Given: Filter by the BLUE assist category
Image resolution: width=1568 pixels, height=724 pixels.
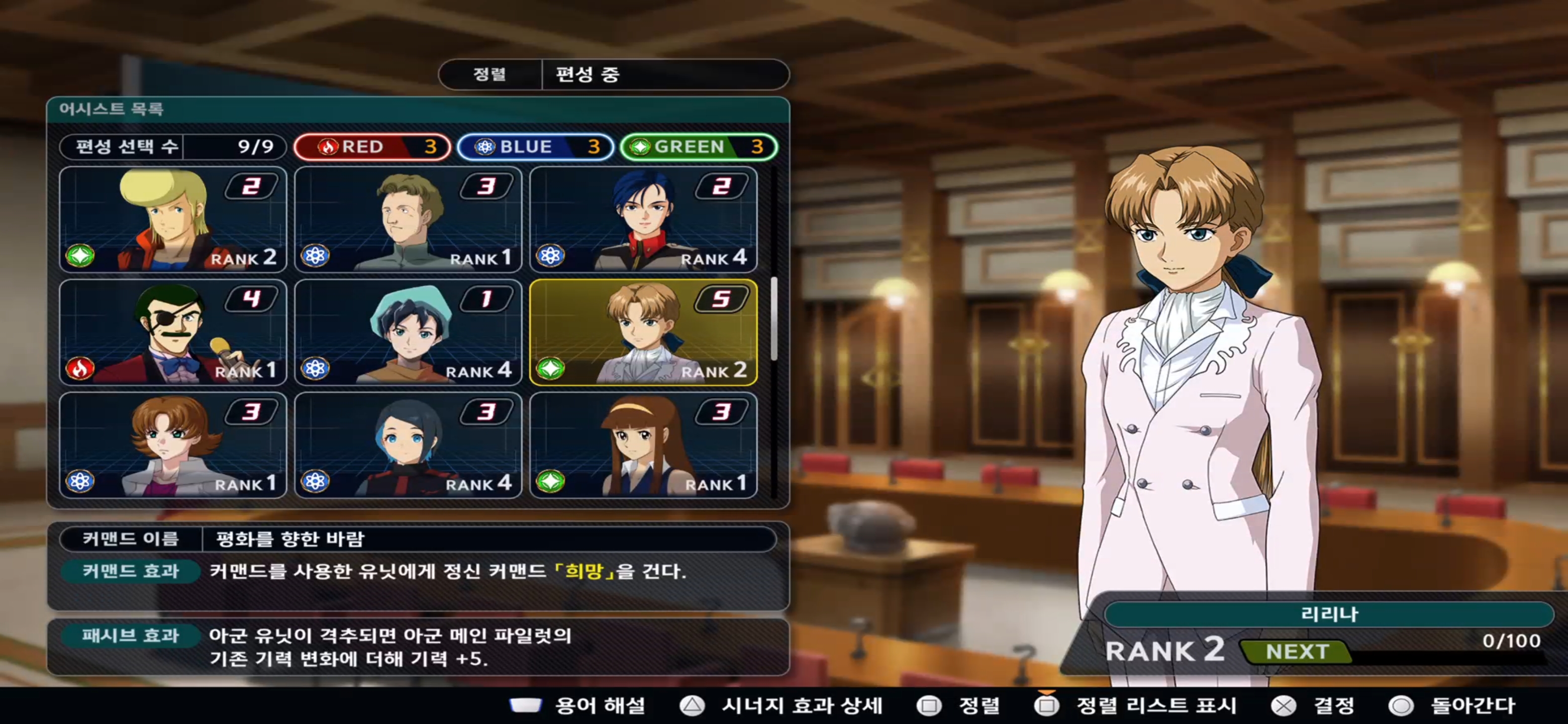Looking at the screenshot, I should tap(535, 147).
